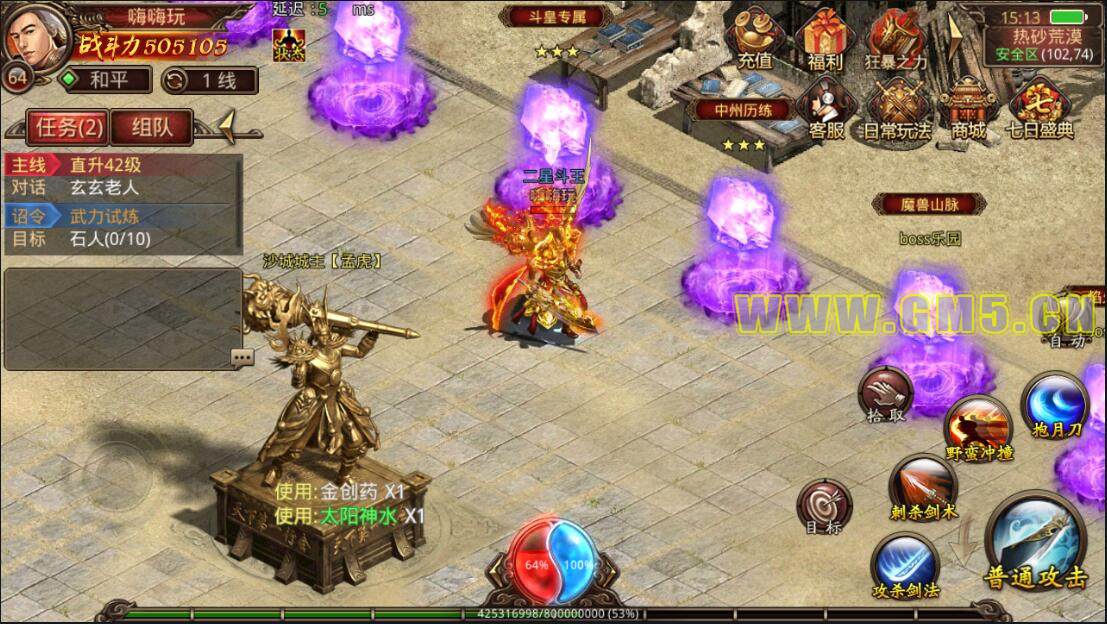Screen dimensions: 1107x624
Task: Switch to the 任务(2) quest tab
Action: tap(68, 127)
